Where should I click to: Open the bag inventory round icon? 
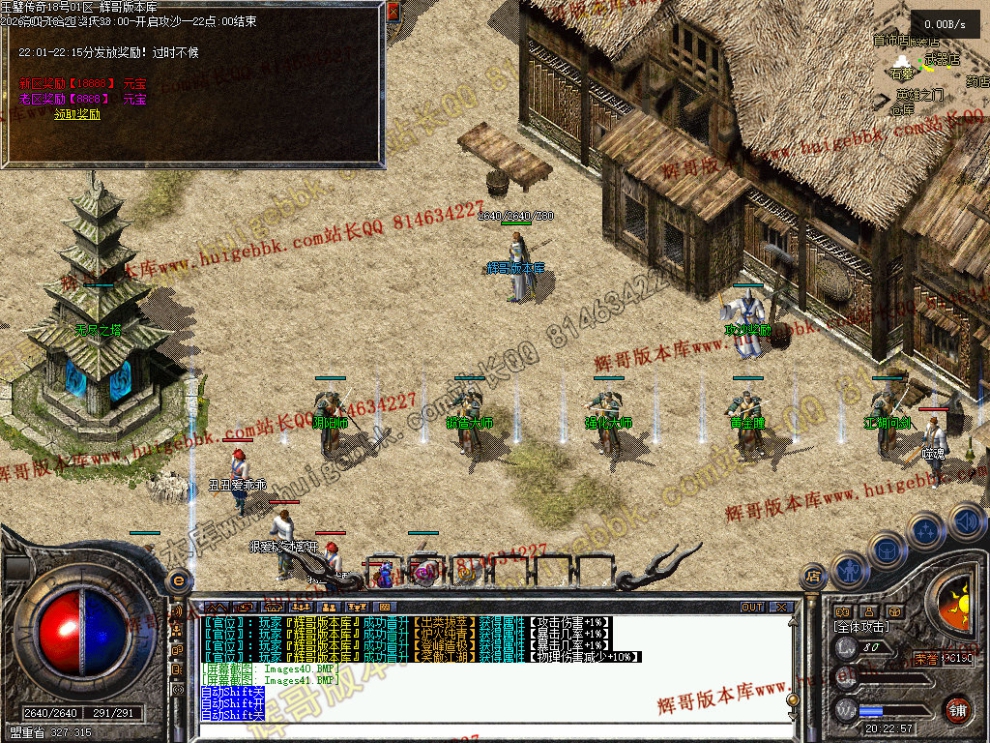(x=887, y=547)
